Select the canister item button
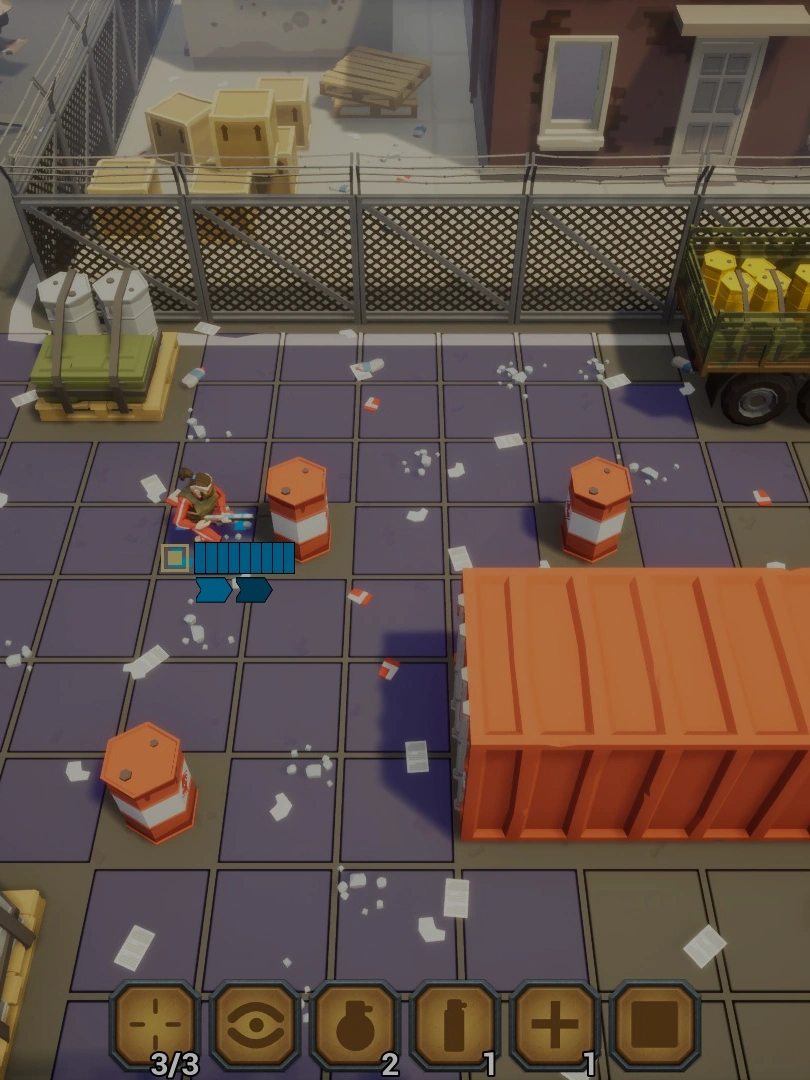This screenshot has width=810, height=1080. pos(455,1025)
